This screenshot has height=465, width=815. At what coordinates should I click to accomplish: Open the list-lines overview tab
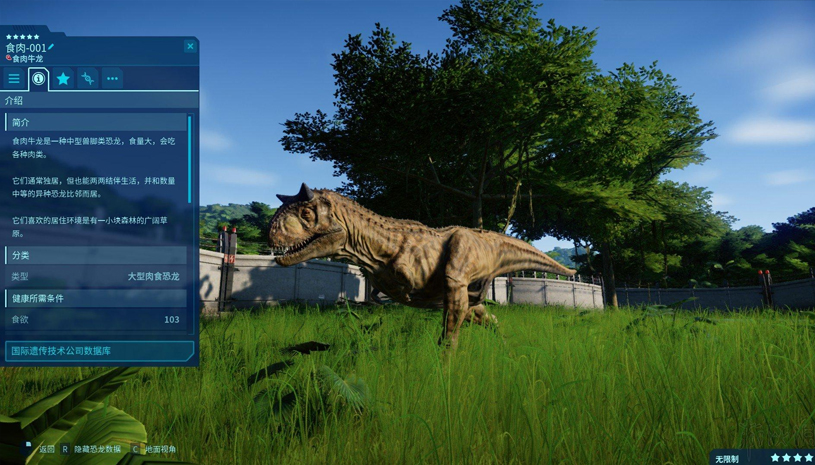coord(14,78)
